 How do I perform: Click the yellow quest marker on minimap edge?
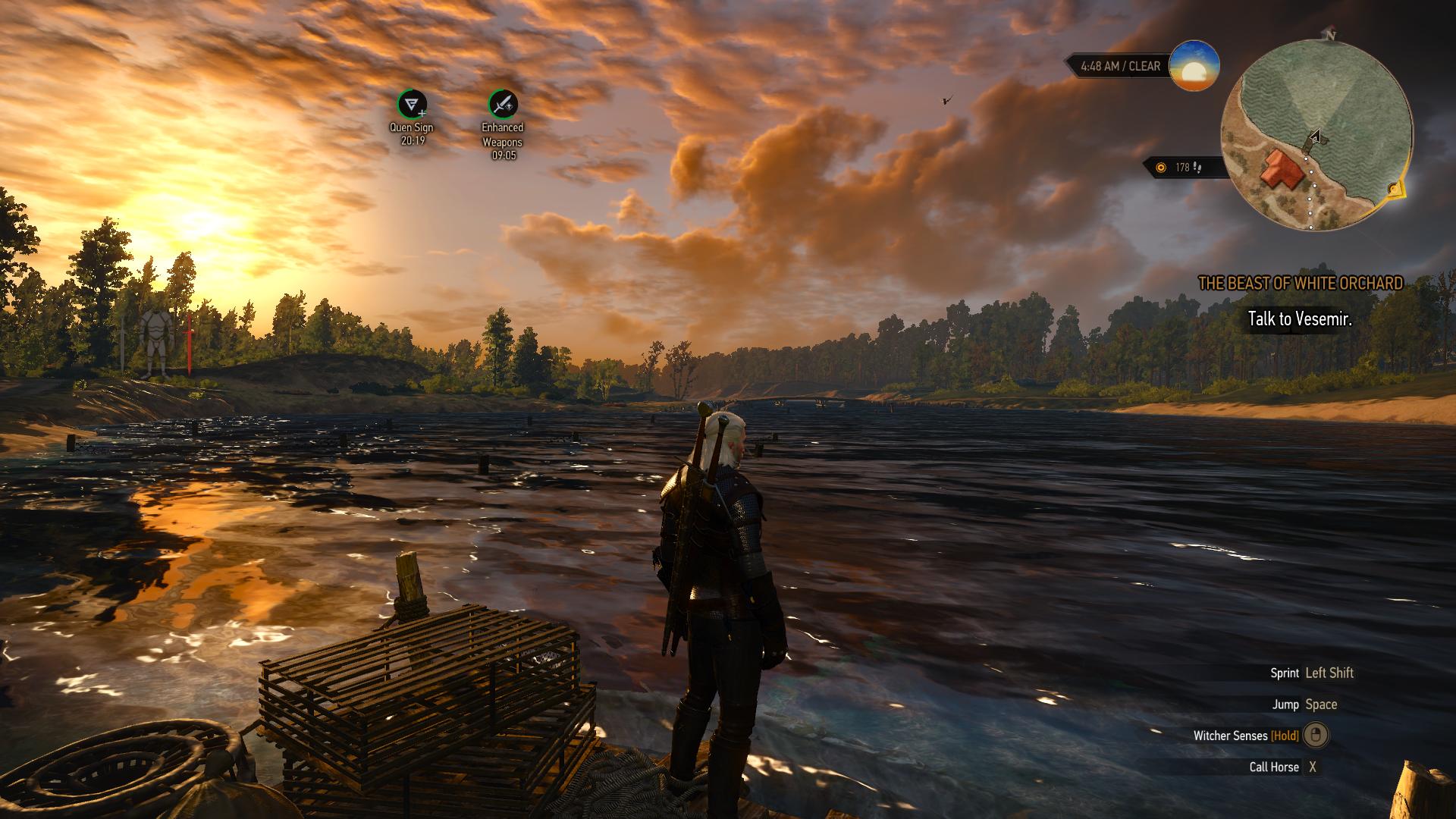click(1395, 190)
